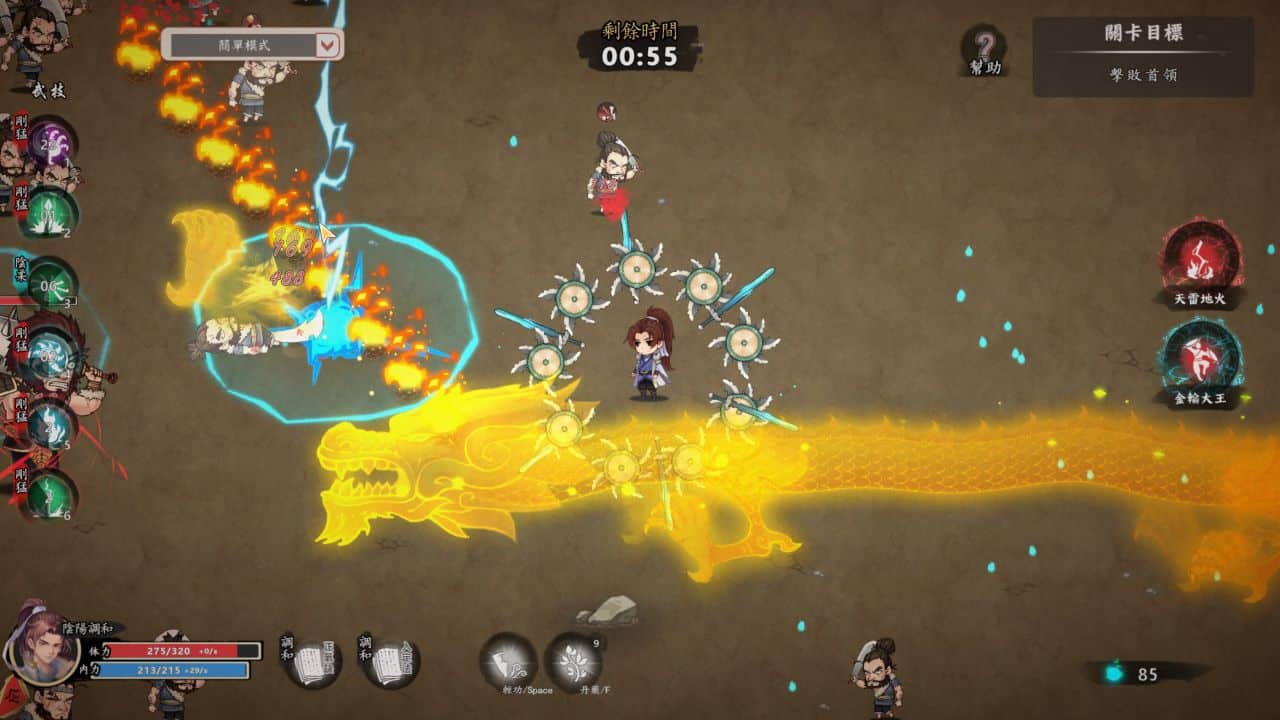Choose the purple martial skill numbered 1
This screenshot has height=720, width=1280.
click(x=50, y=146)
